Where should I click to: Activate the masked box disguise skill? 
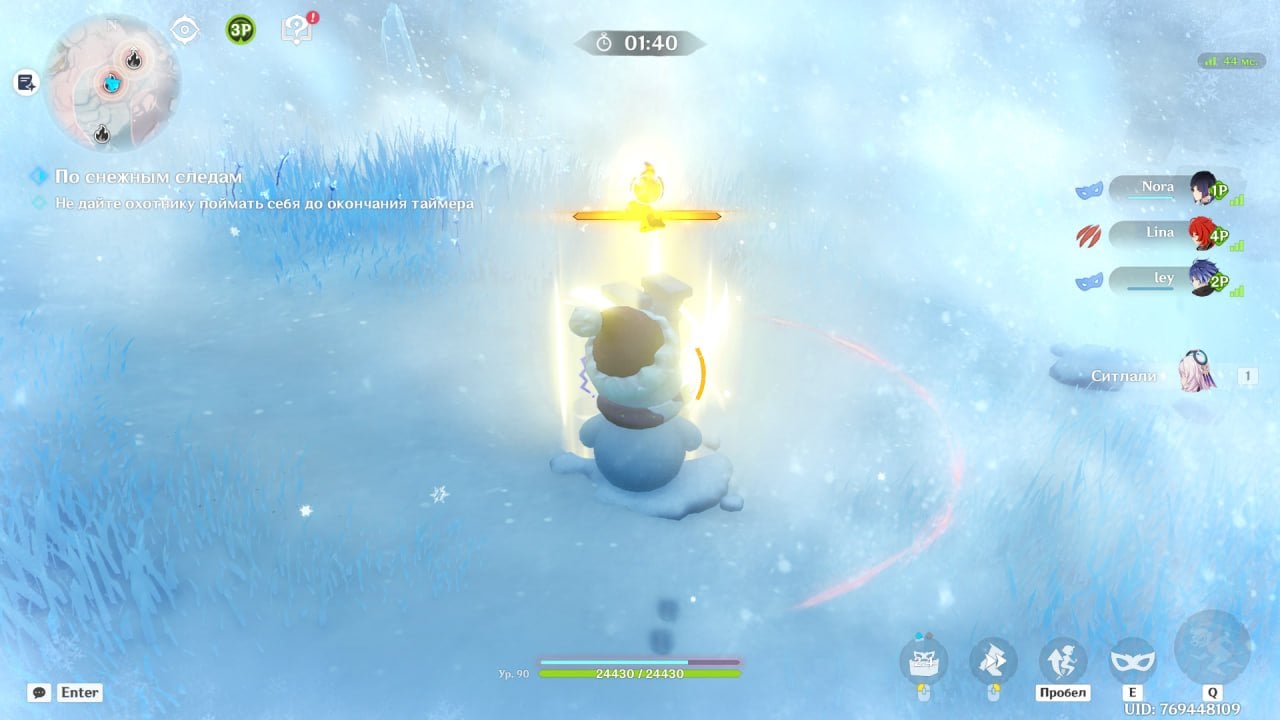coord(923,660)
